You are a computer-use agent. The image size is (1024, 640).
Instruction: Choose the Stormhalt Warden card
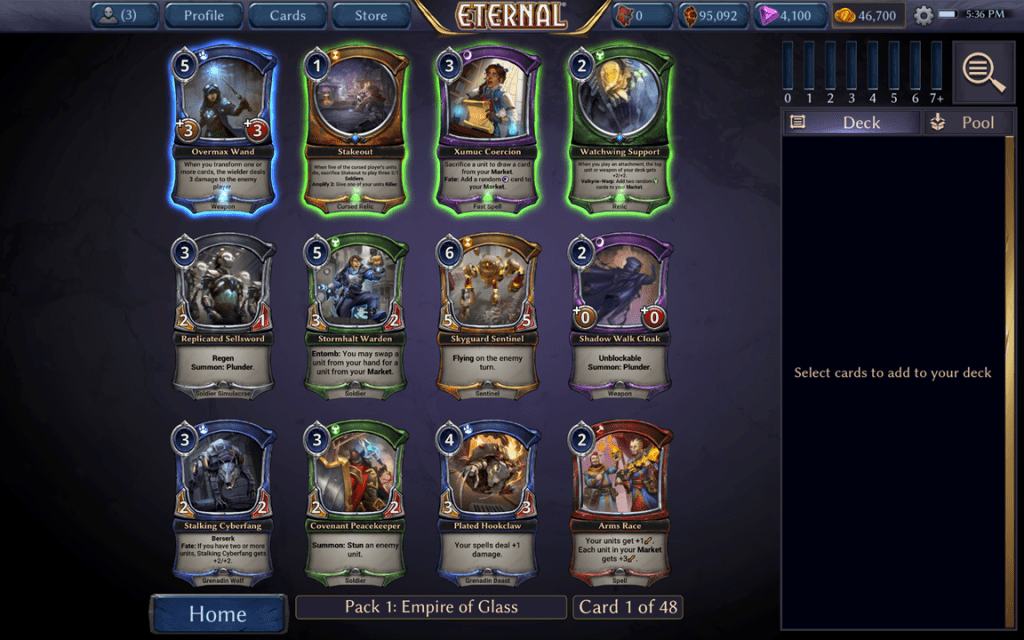357,316
